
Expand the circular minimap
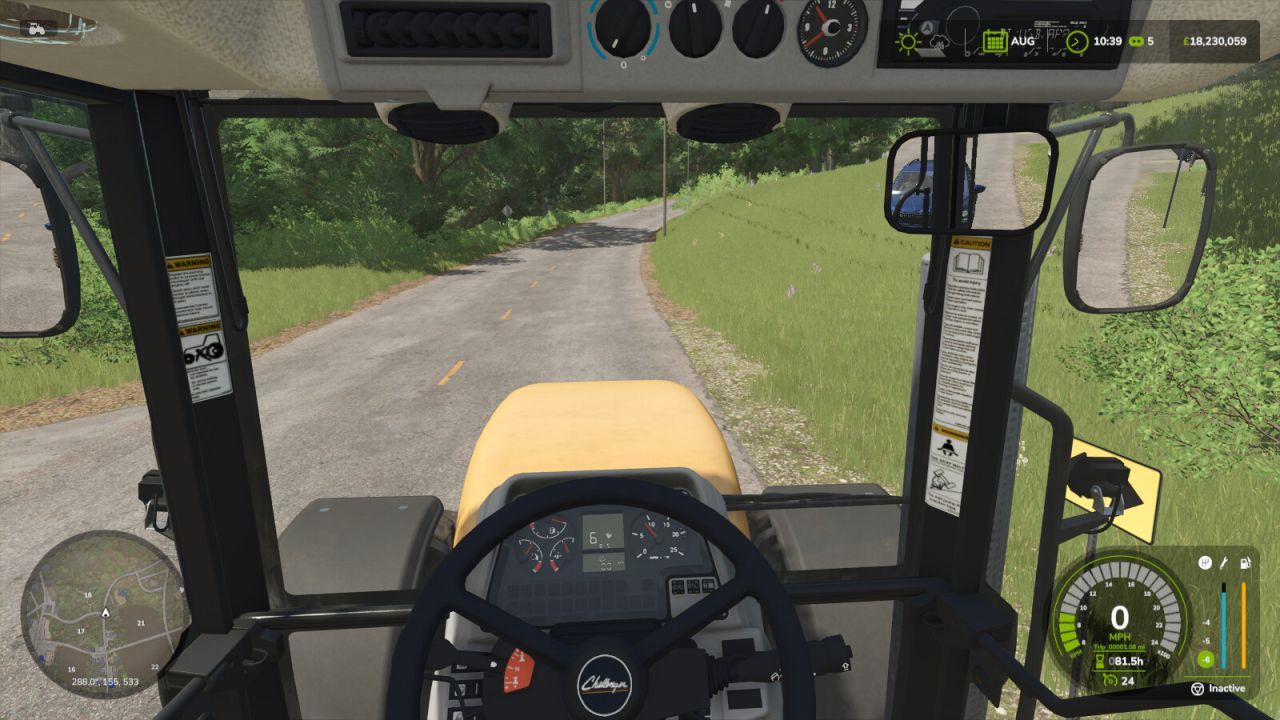click(x=105, y=613)
